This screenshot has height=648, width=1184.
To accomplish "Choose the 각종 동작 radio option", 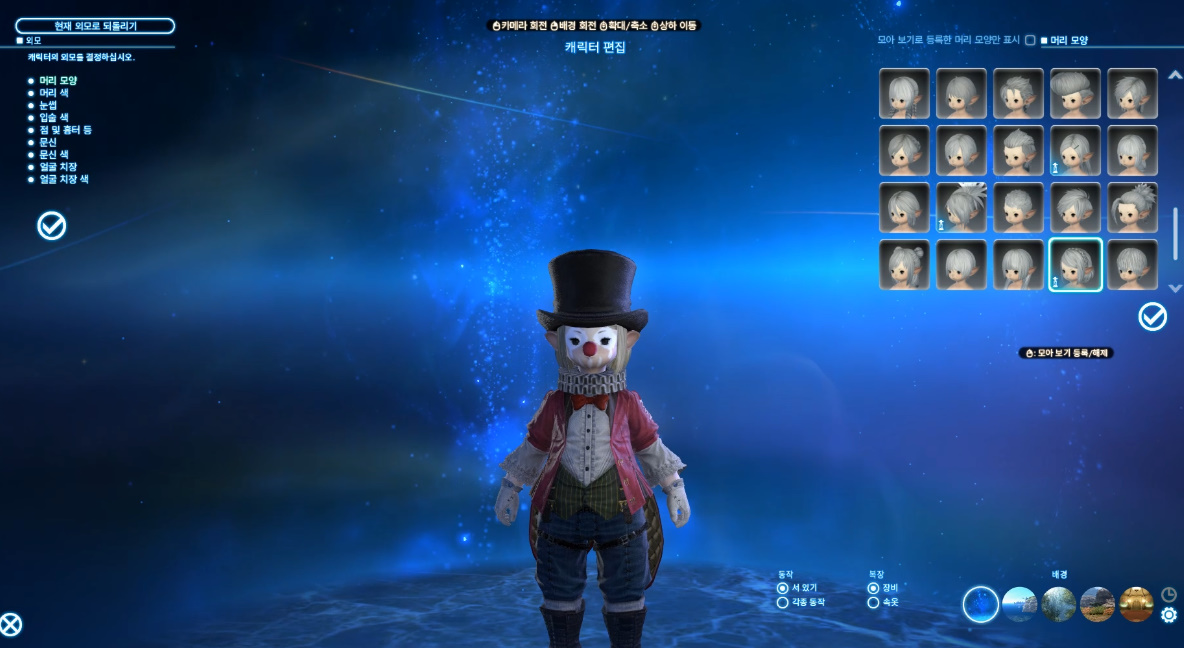I will click(783, 603).
